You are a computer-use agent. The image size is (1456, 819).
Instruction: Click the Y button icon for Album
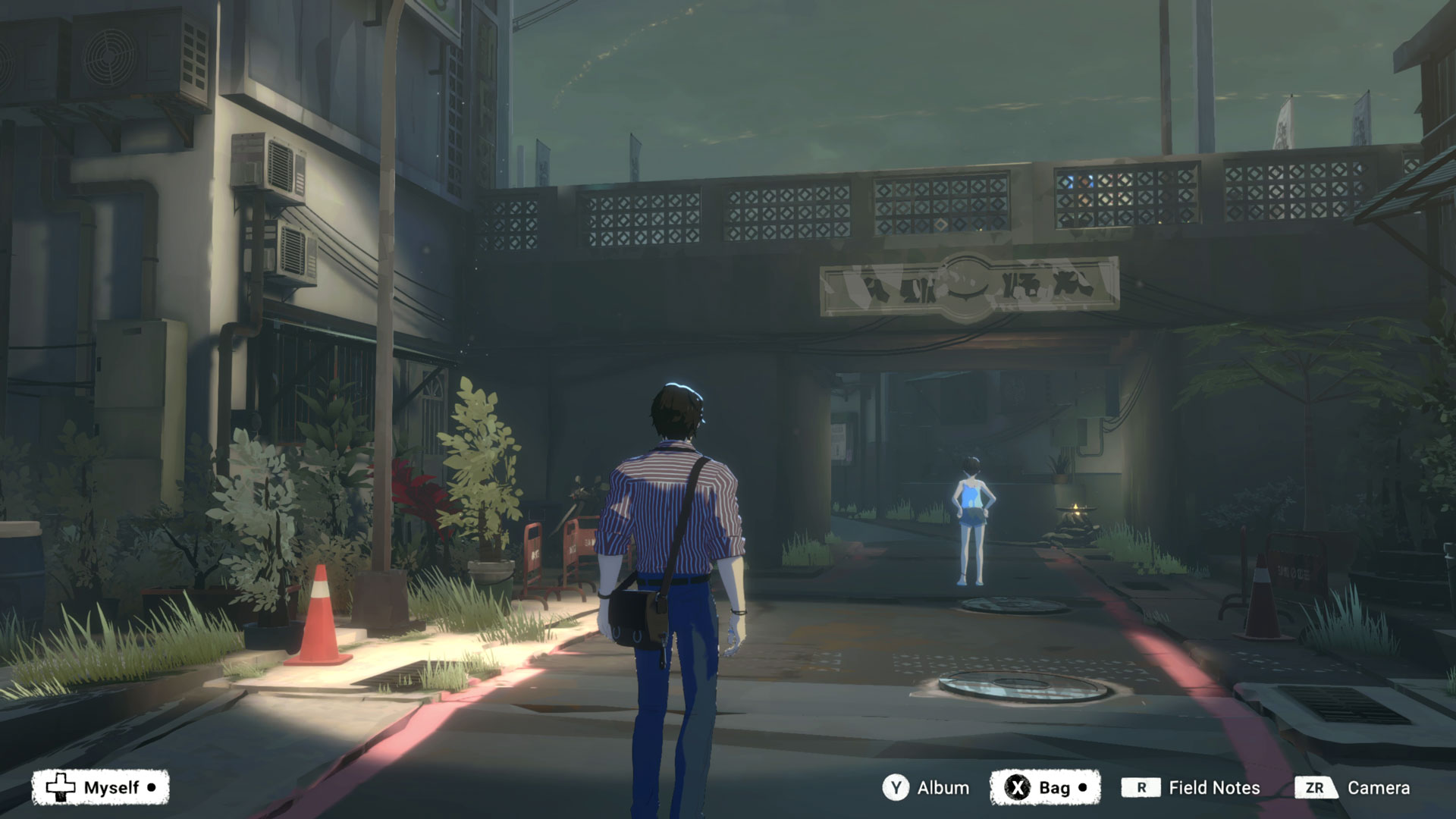tap(897, 788)
